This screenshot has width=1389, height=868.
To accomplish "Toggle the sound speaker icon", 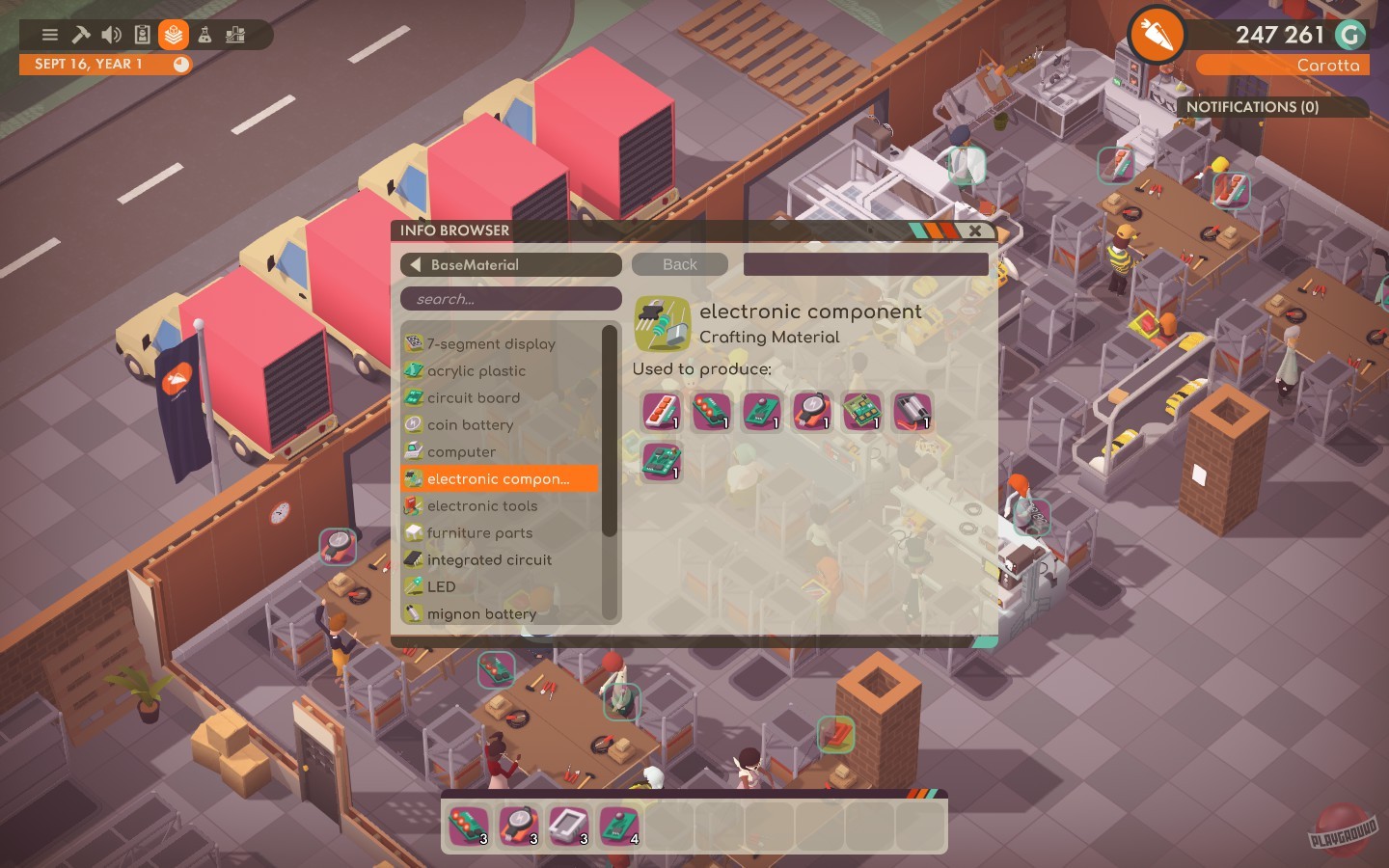I will click(111, 35).
